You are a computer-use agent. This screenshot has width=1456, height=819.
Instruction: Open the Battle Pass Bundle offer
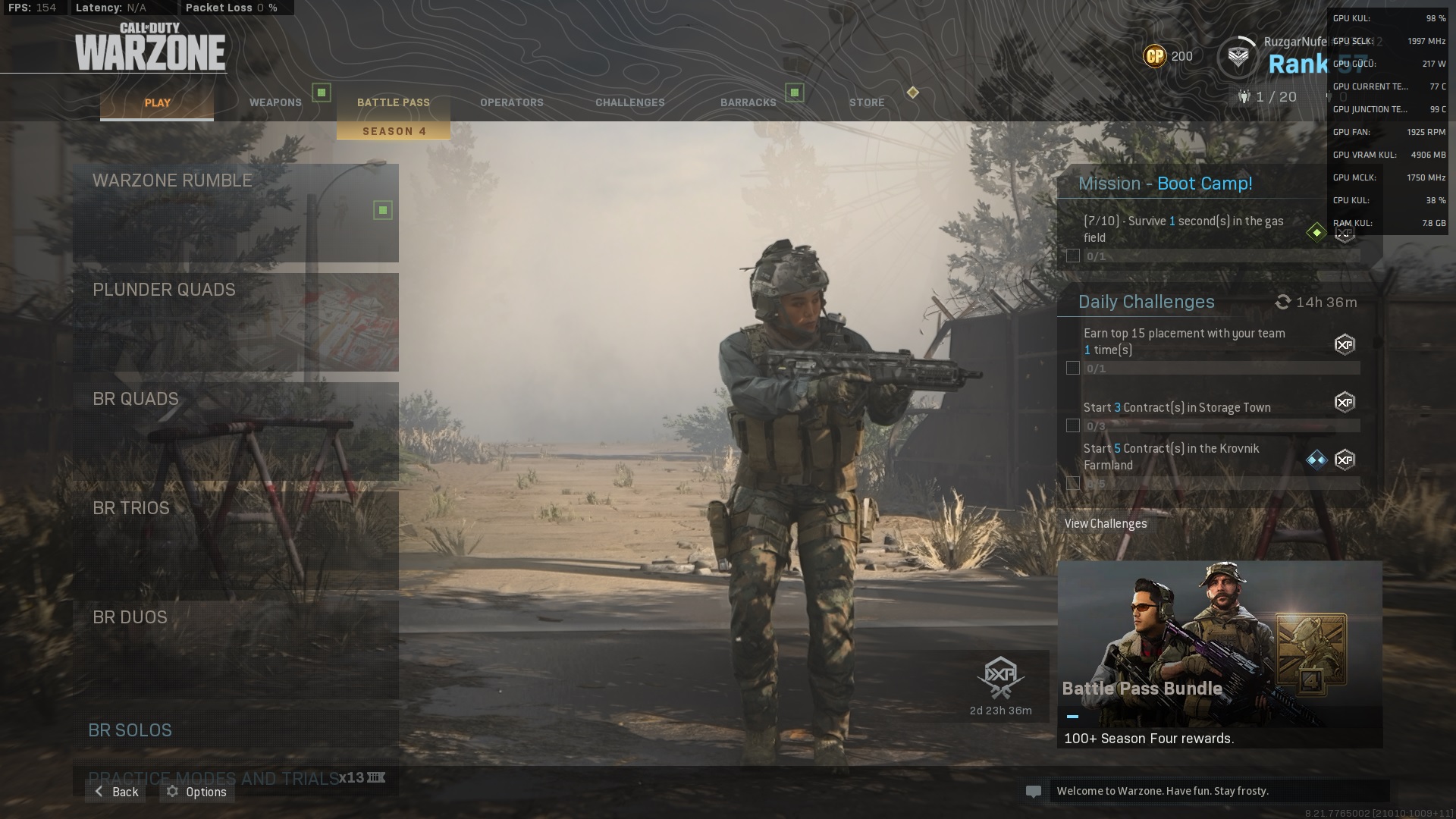pyautogui.click(x=1219, y=654)
